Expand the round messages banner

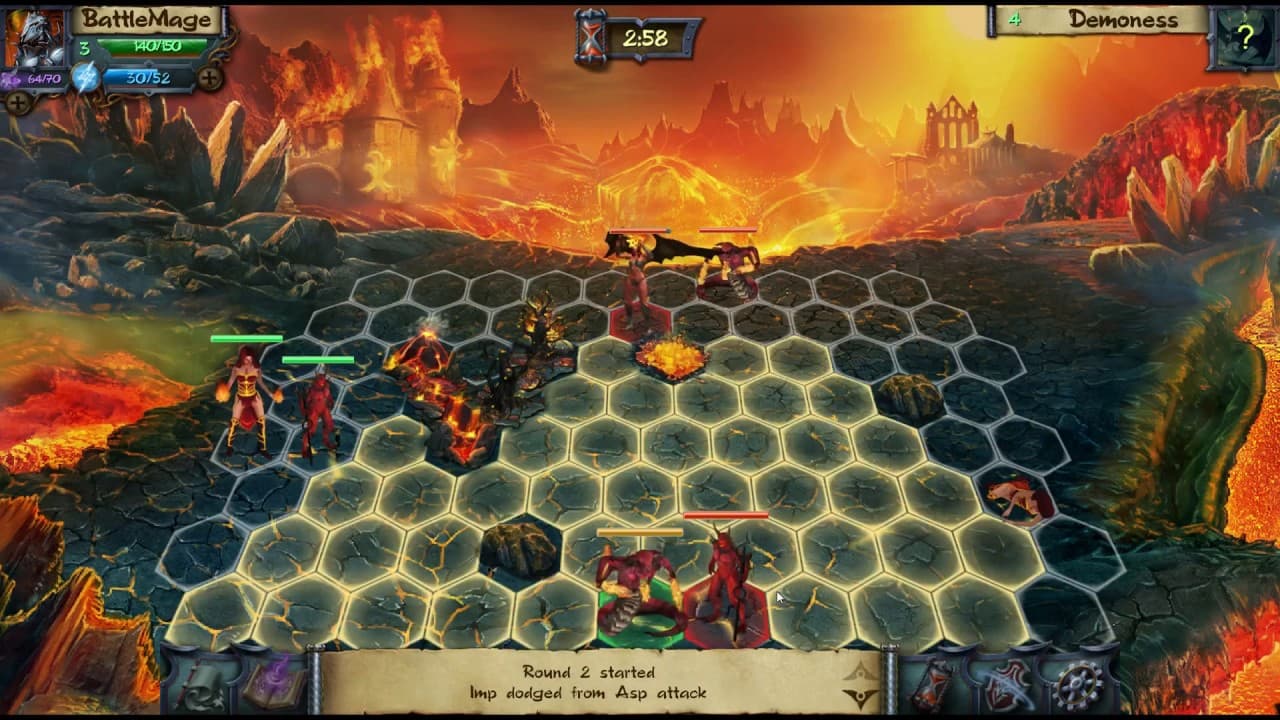click(x=858, y=671)
